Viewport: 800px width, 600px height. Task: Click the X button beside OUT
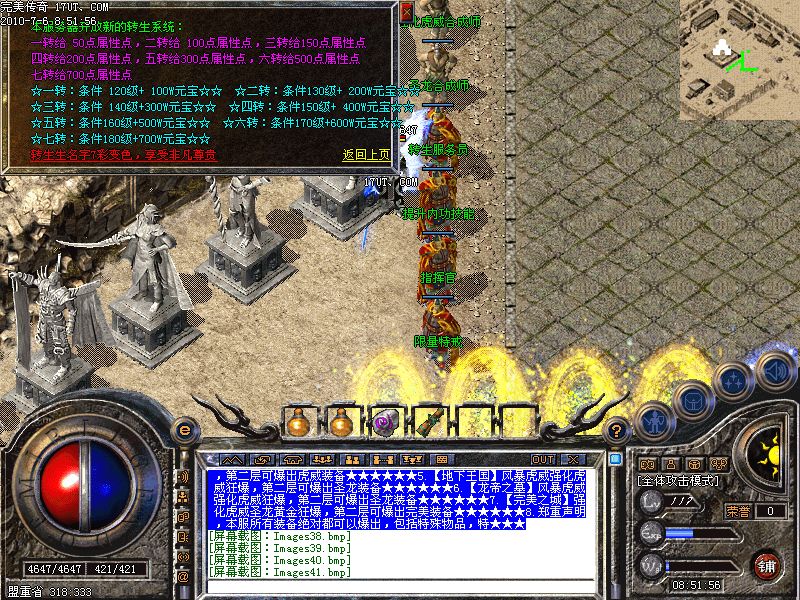tap(573, 459)
